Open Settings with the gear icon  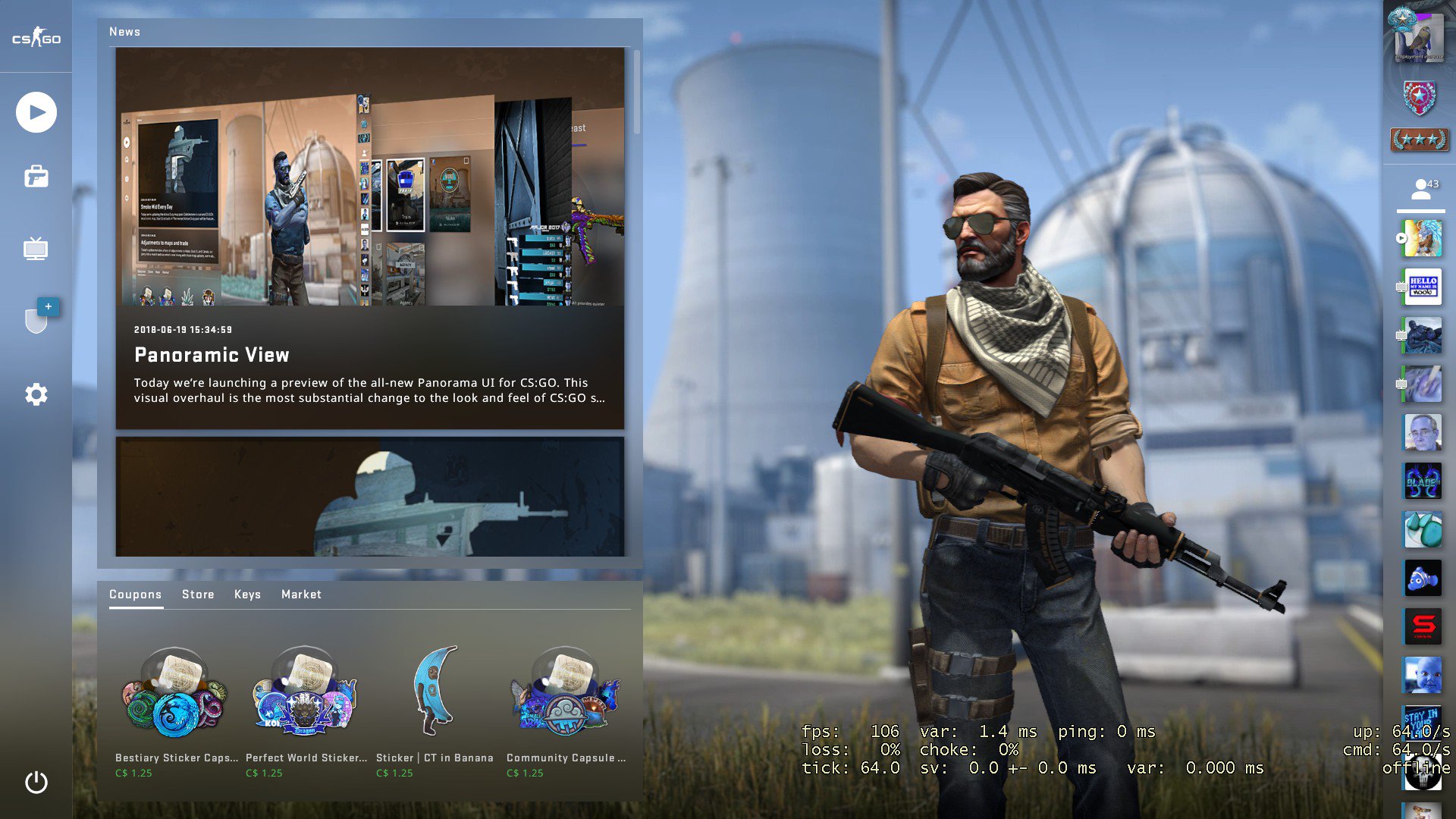coord(35,394)
